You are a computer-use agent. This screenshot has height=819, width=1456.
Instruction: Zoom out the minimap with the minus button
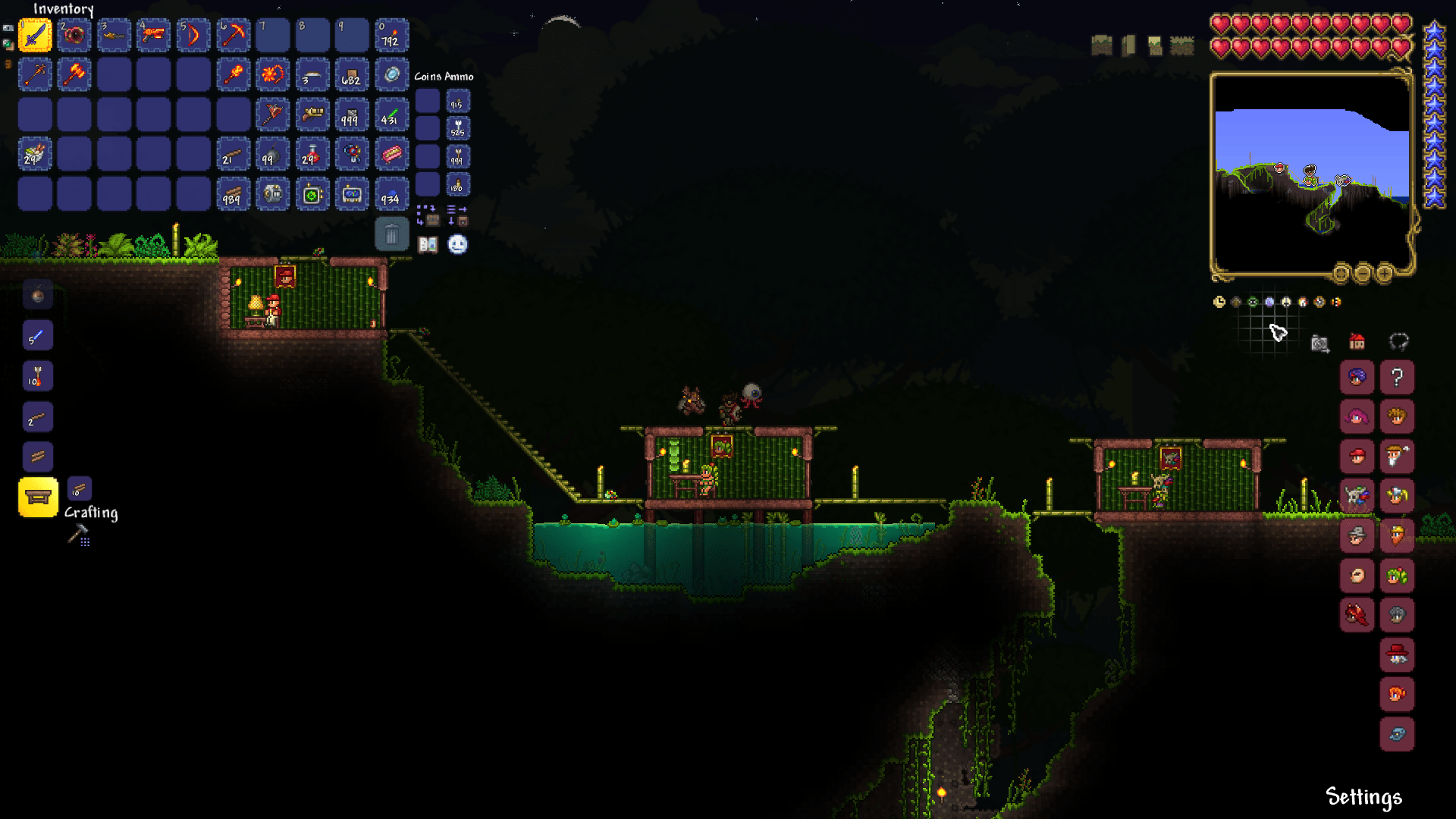[x=1363, y=274]
